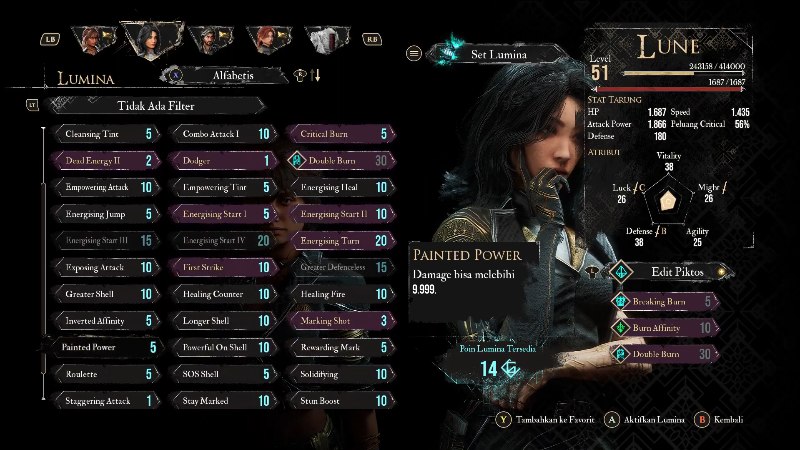
Task: Switch to the white-haired character portrait
Action: 322,39
